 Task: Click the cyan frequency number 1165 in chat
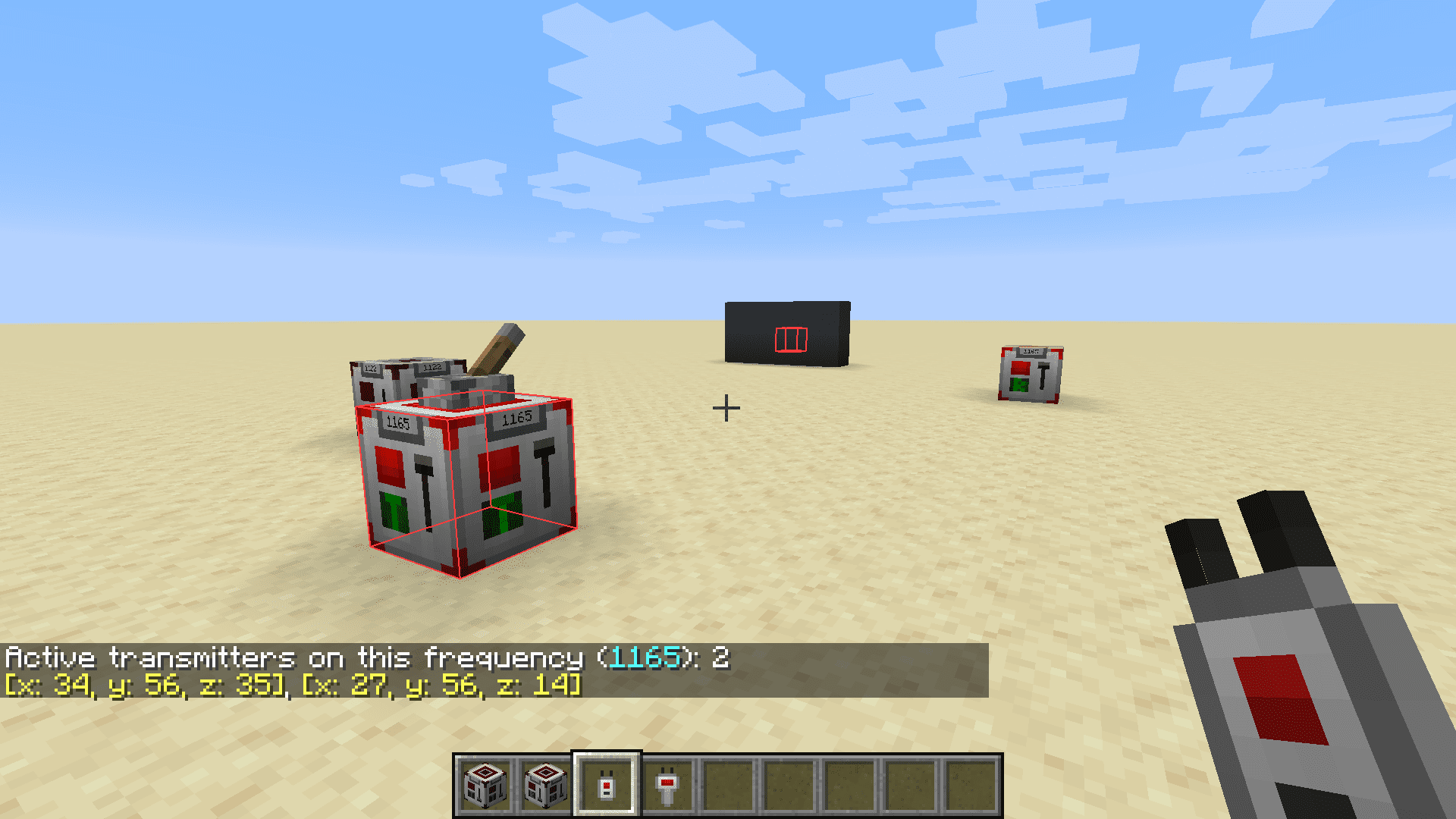[644, 657]
